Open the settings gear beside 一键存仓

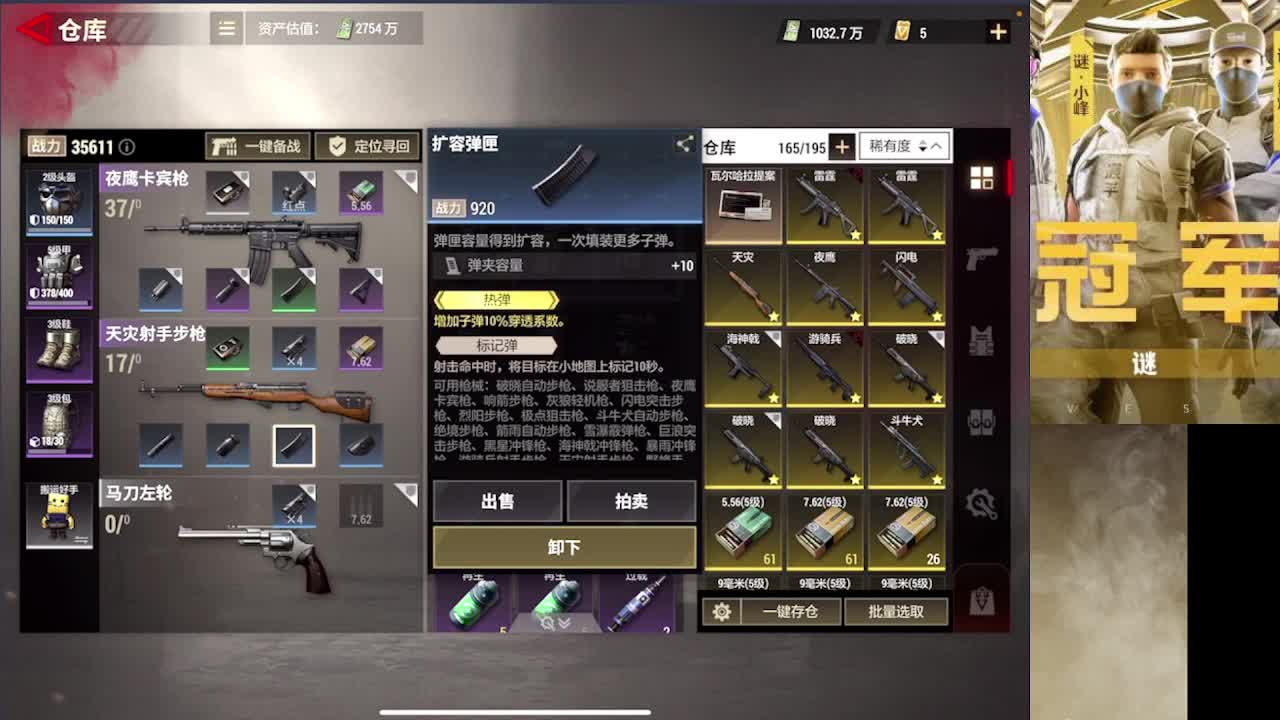pyautogui.click(x=722, y=611)
